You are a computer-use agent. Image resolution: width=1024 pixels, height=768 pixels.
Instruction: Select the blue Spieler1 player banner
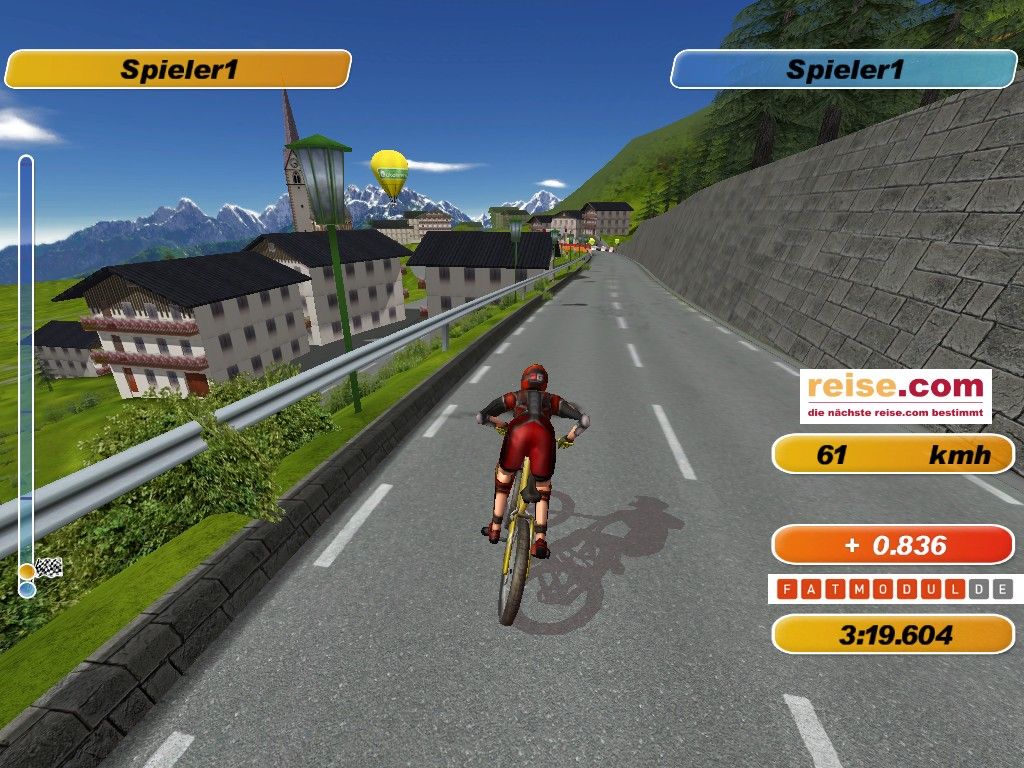pos(844,70)
